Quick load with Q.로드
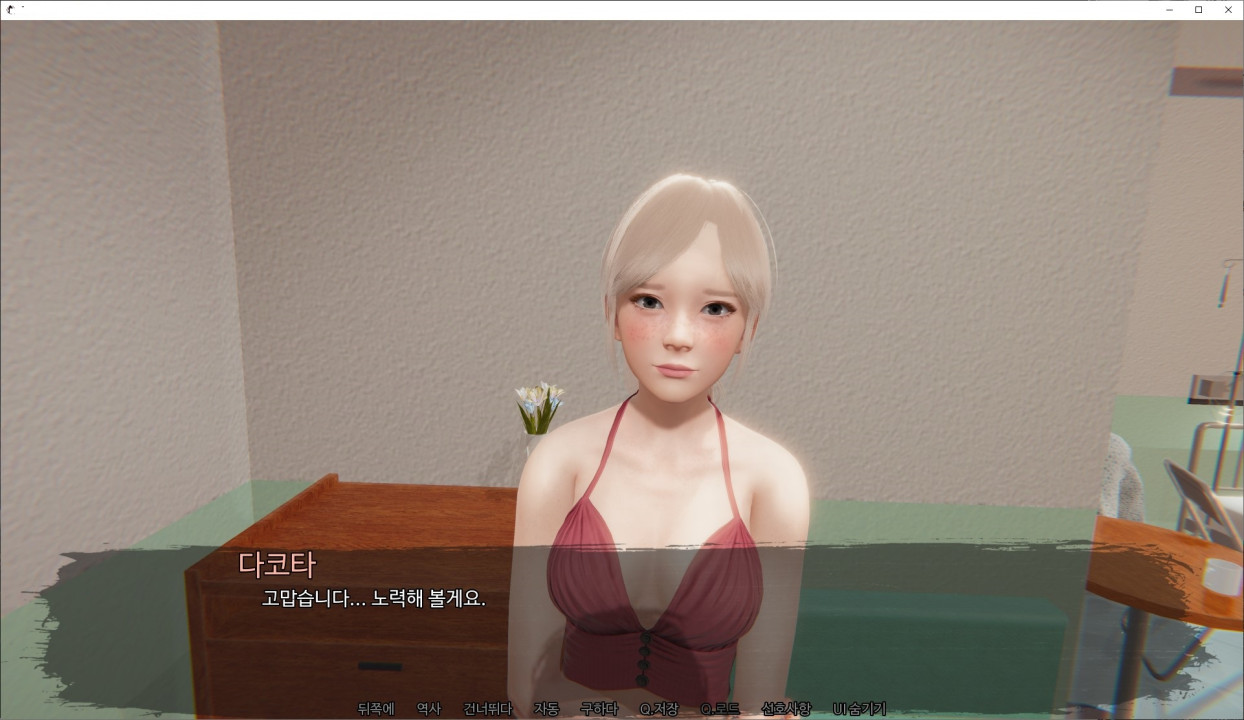 pos(720,709)
